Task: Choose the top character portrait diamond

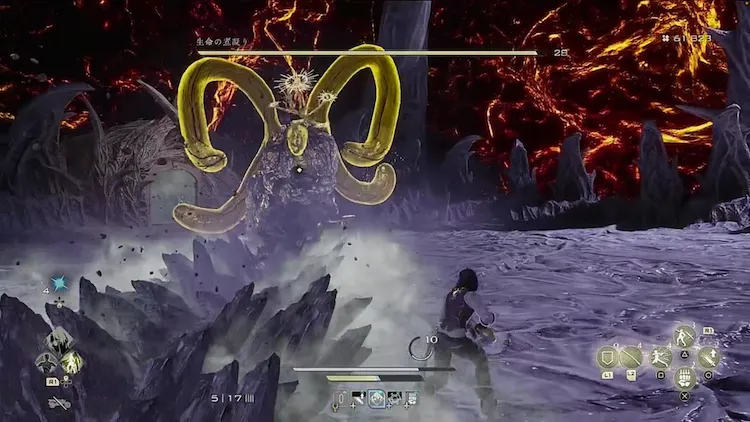Action: 59,339
